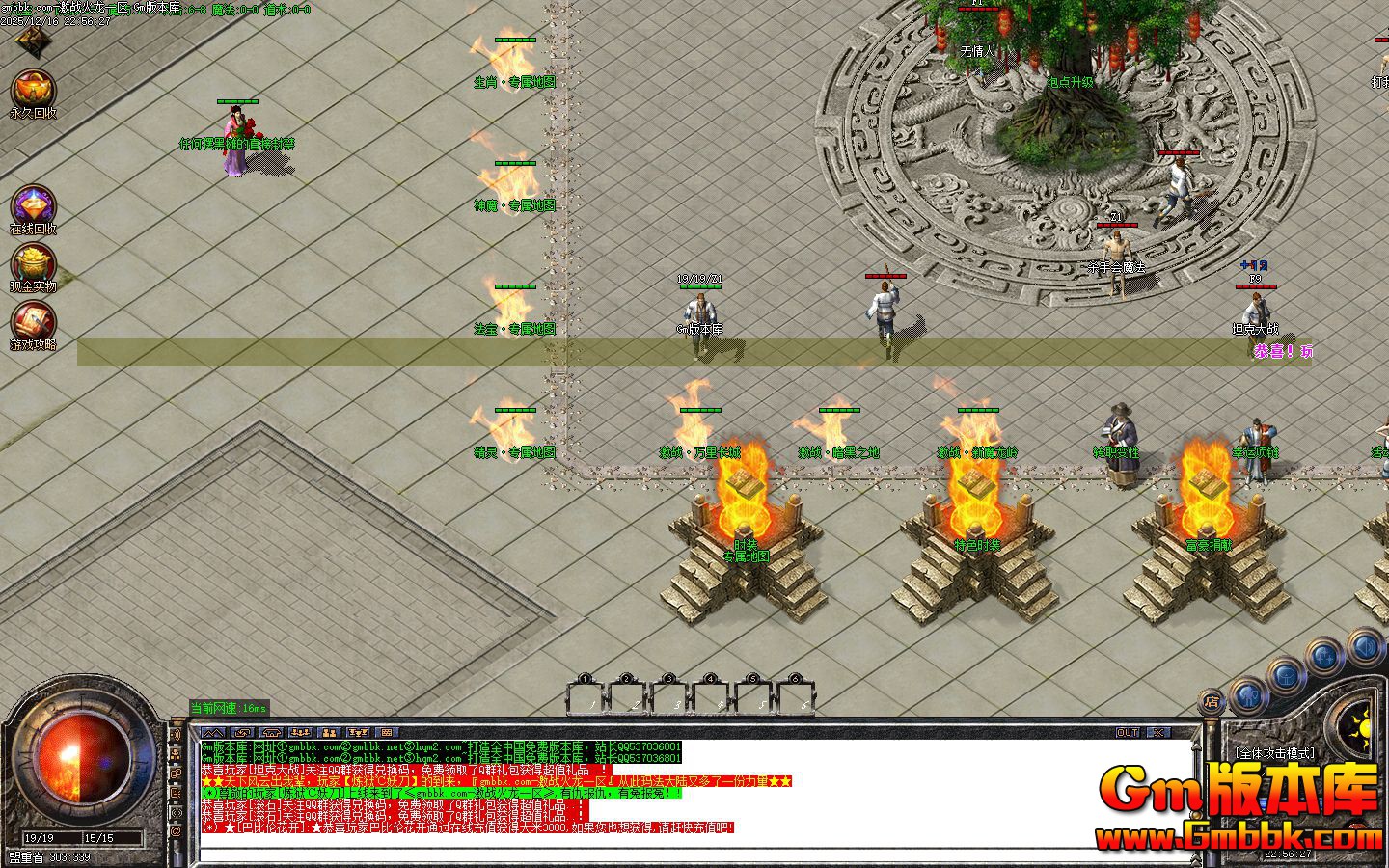Select the first mountain-shaped chat channel icon
The width and height of the screenshot is (1389, 868).
(x=214, y=730)
